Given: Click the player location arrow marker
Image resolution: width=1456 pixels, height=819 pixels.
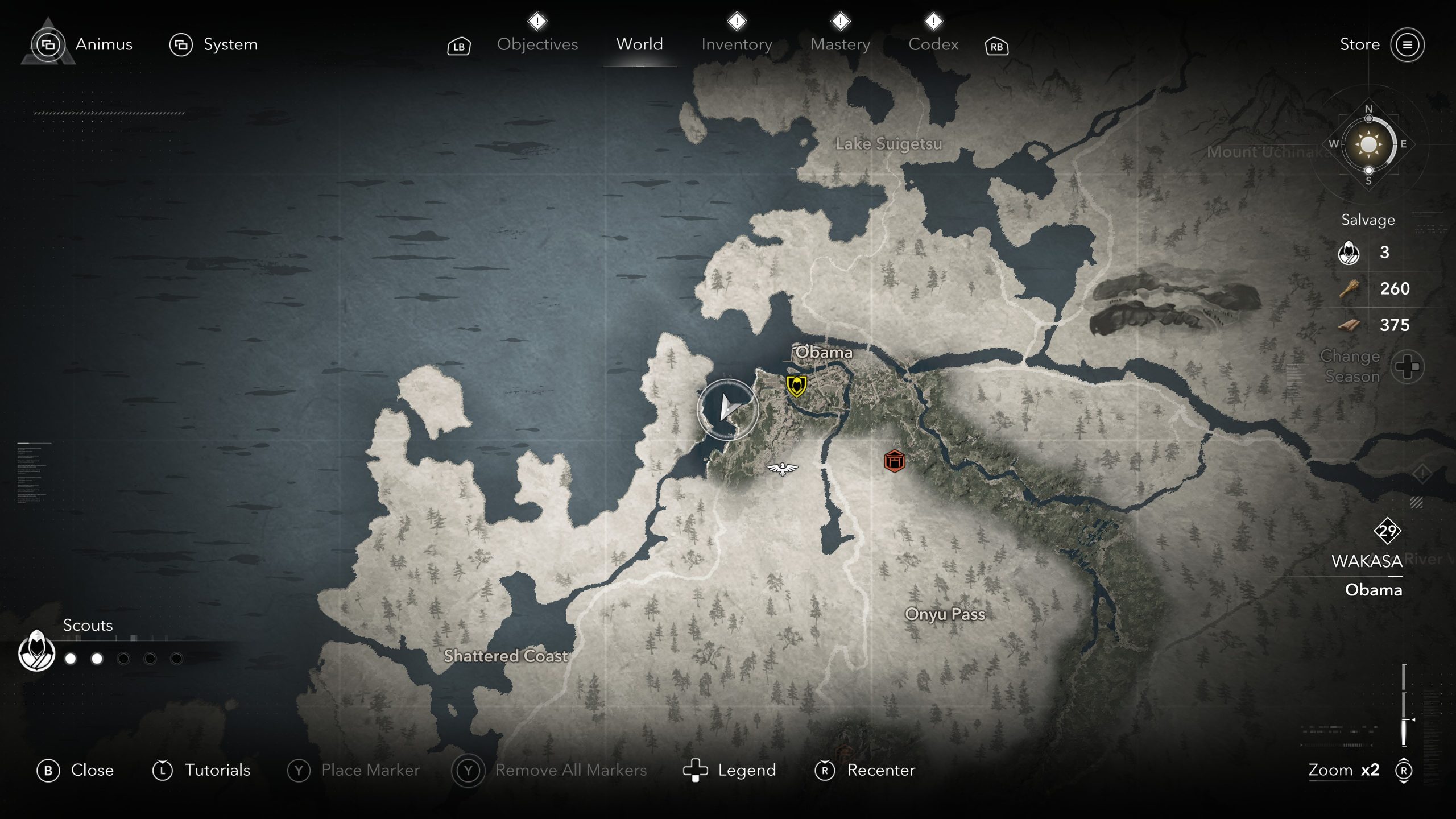Looking at the screenshot, I should (x=727, y=408).
